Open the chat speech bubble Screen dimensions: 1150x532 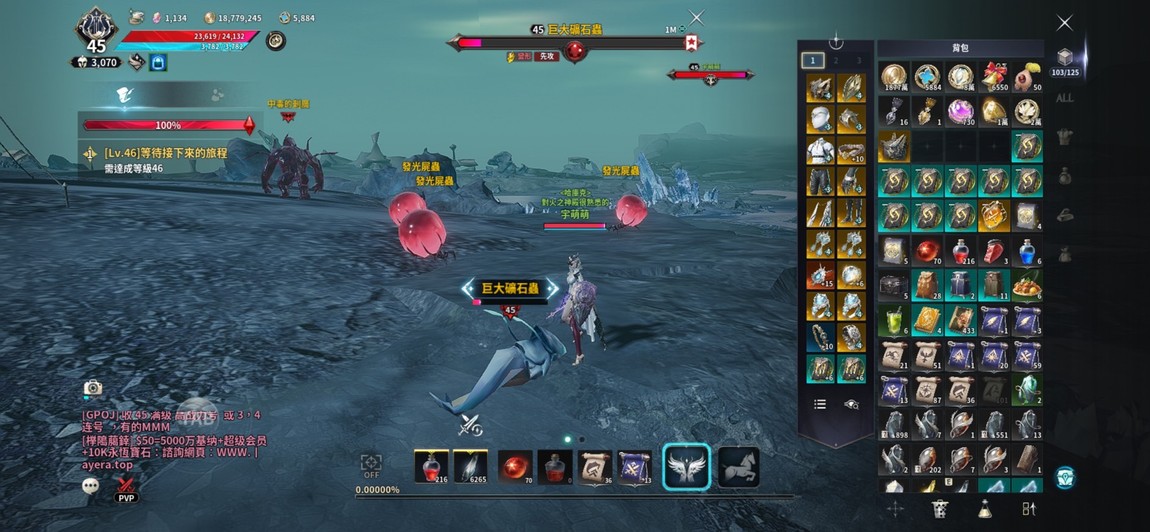[x=91, y=485]
